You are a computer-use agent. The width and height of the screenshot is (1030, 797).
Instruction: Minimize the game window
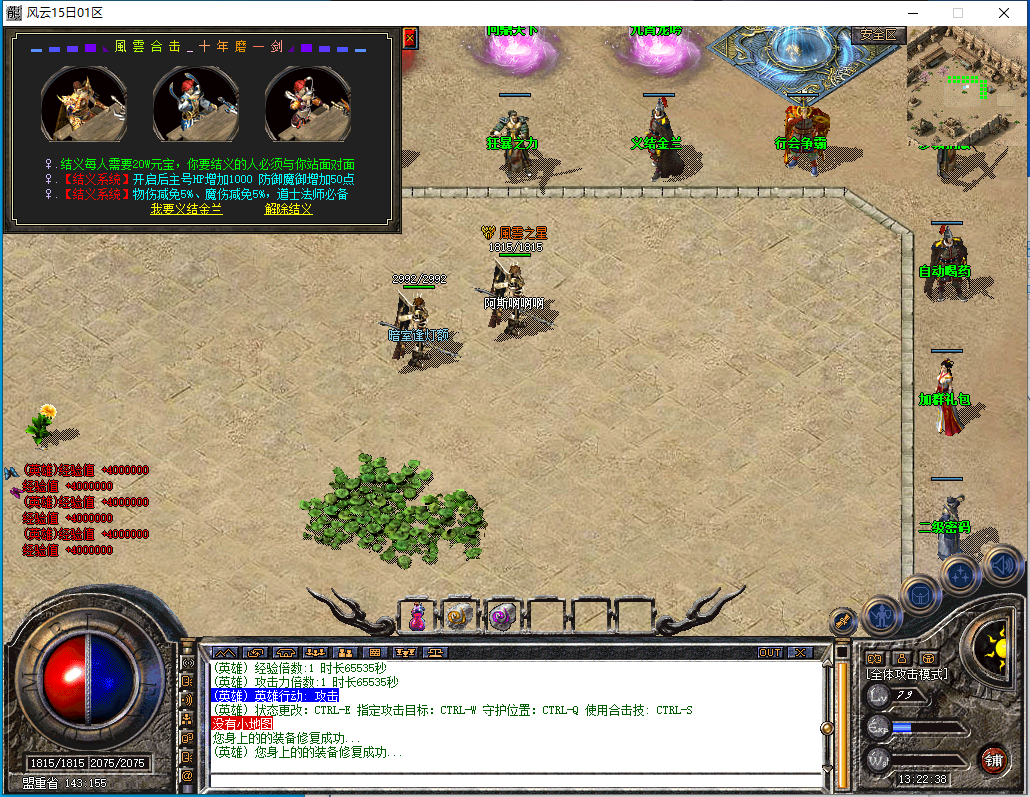tap(912, 13)
